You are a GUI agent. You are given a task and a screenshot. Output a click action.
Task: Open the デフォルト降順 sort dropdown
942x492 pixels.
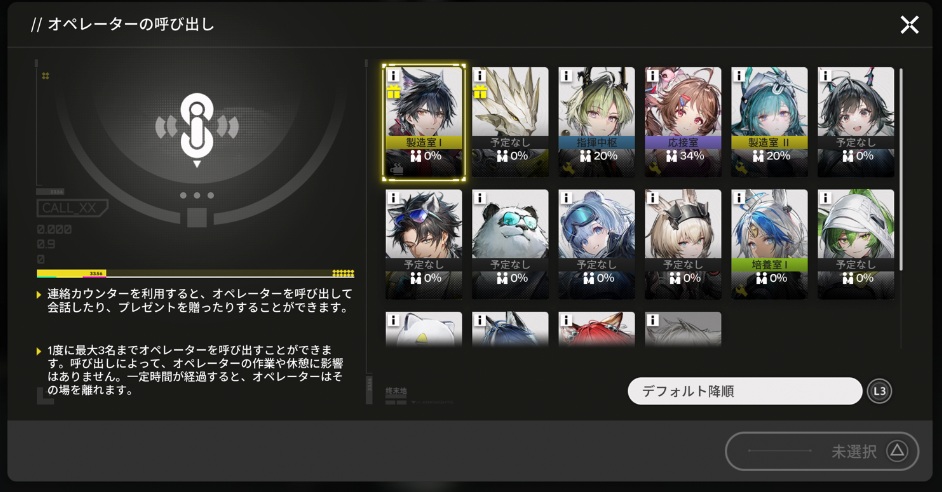[x=744, y=391]
